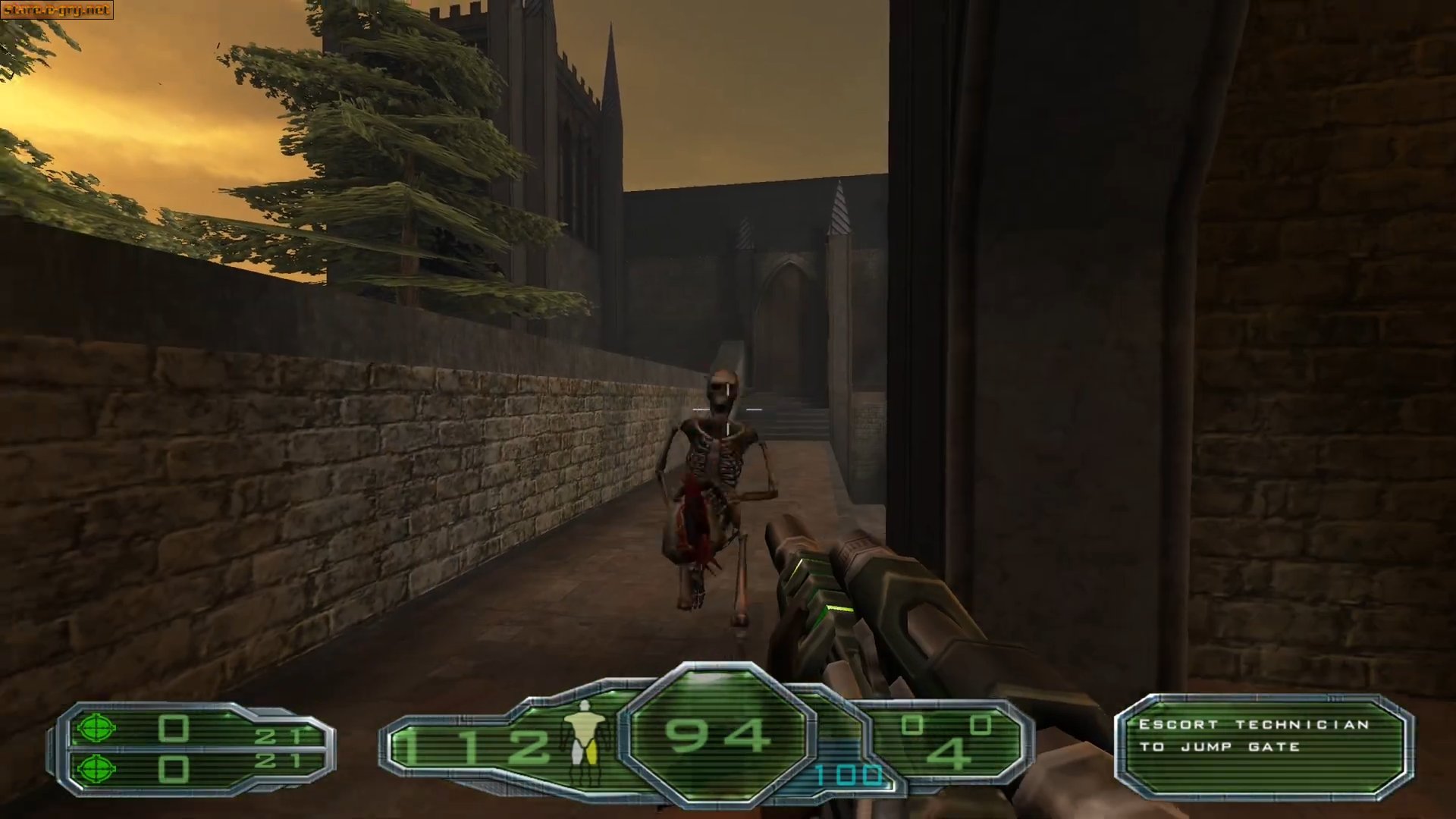Click the lower green crosshair target icon
The image size is (1456, 819).
[x=95, y=769]
